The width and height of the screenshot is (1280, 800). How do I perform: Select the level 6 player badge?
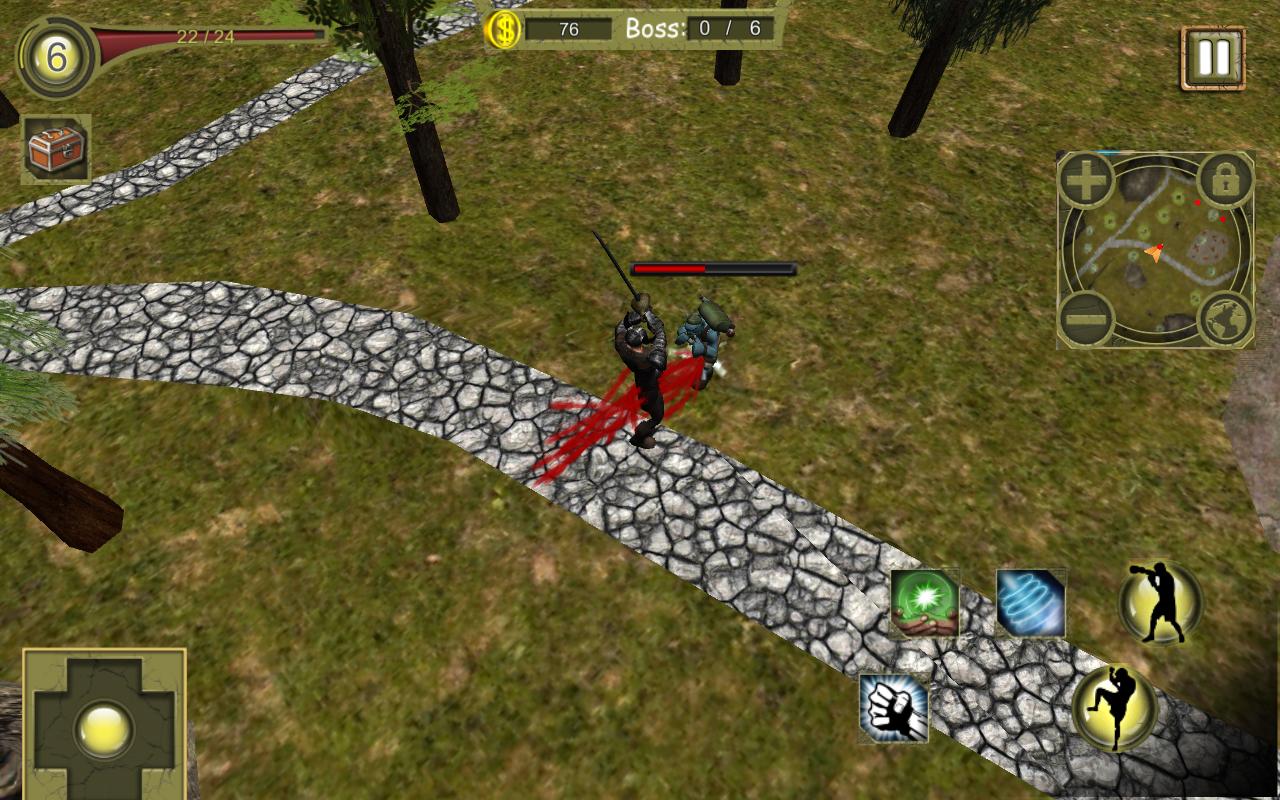click(x=56, y=58)
